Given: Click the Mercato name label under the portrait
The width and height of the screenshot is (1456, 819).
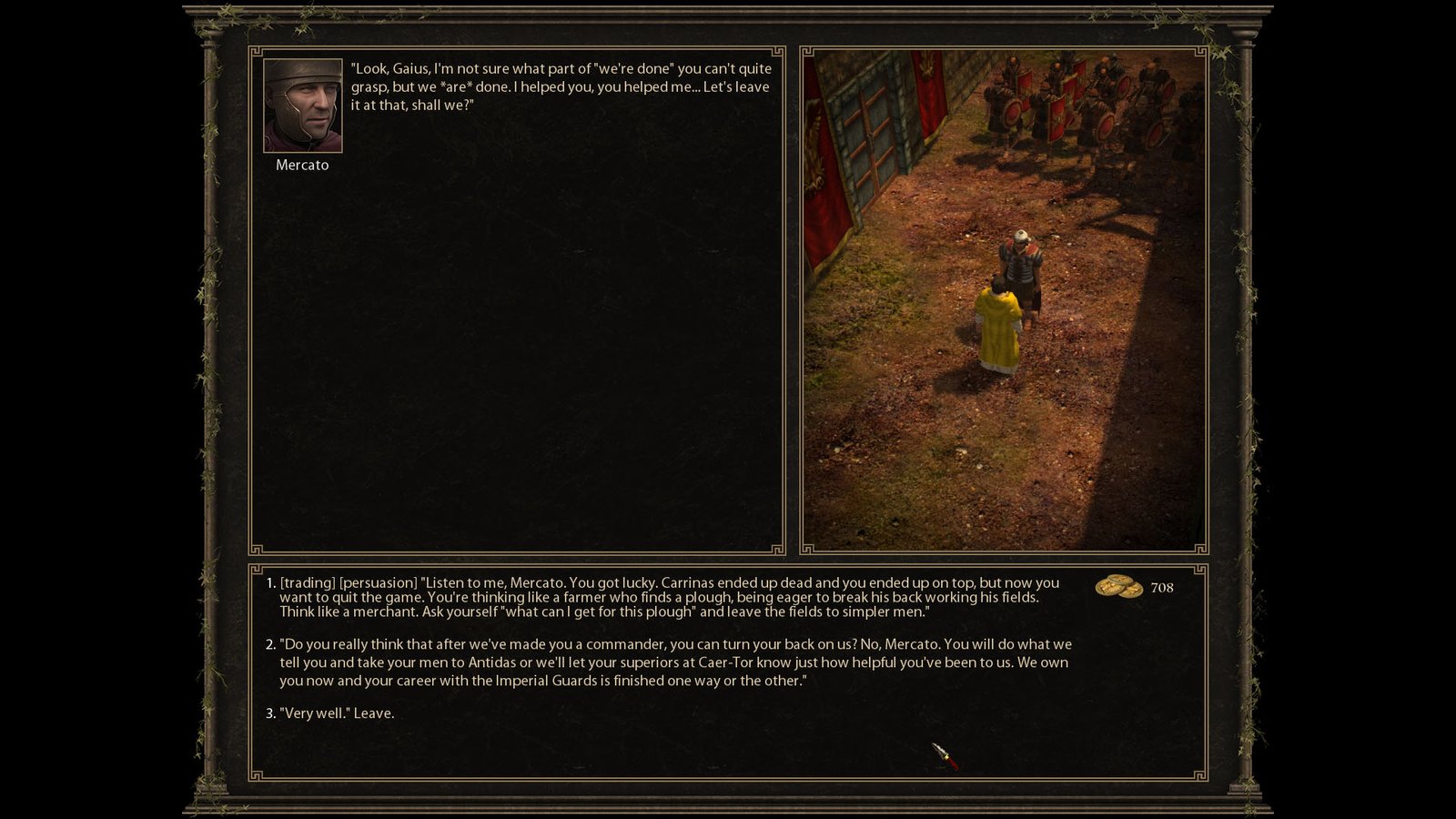Looking at the screenshot, I should pos(302,165).
